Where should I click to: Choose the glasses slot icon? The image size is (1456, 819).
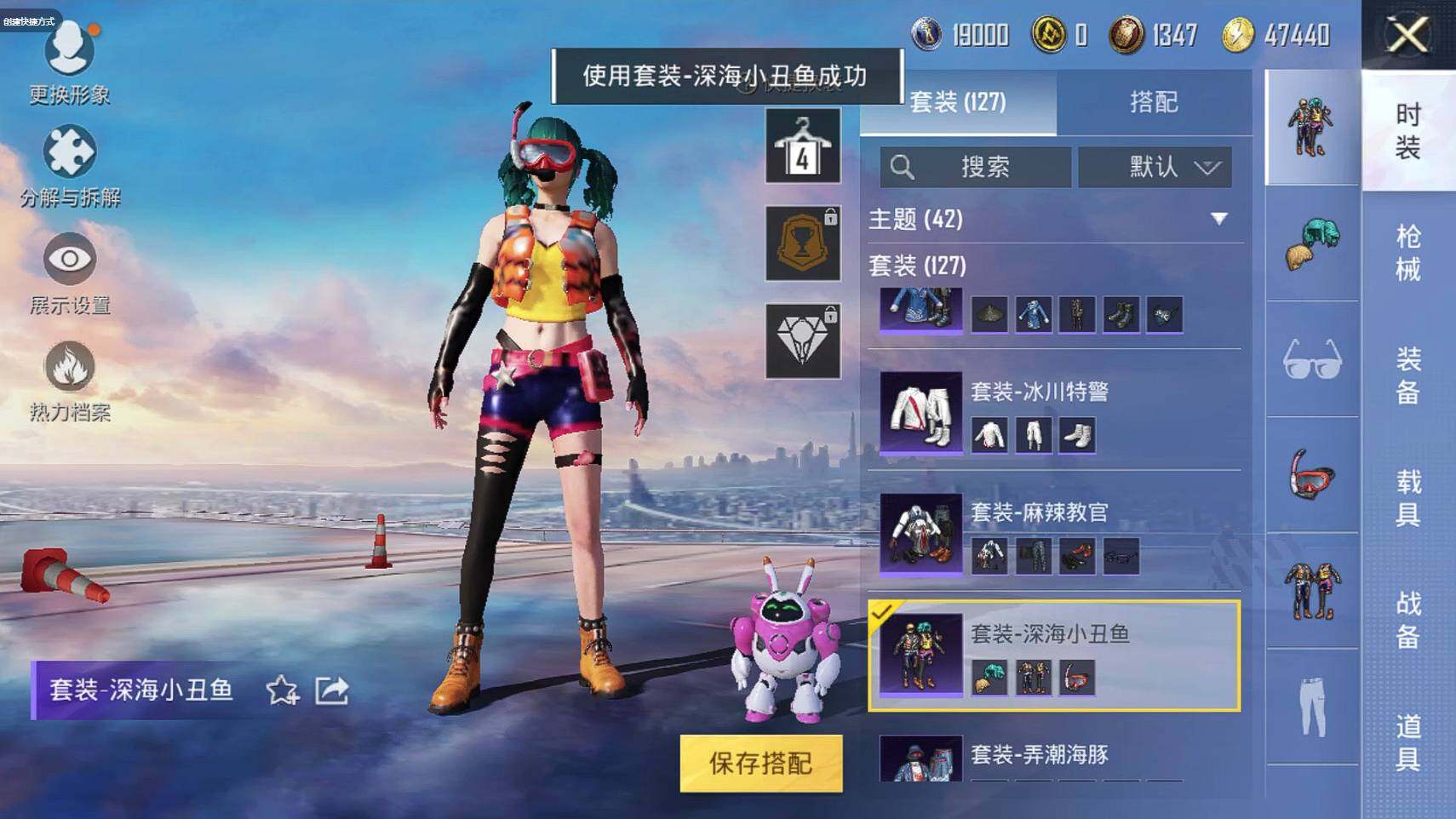(1311, 360)
